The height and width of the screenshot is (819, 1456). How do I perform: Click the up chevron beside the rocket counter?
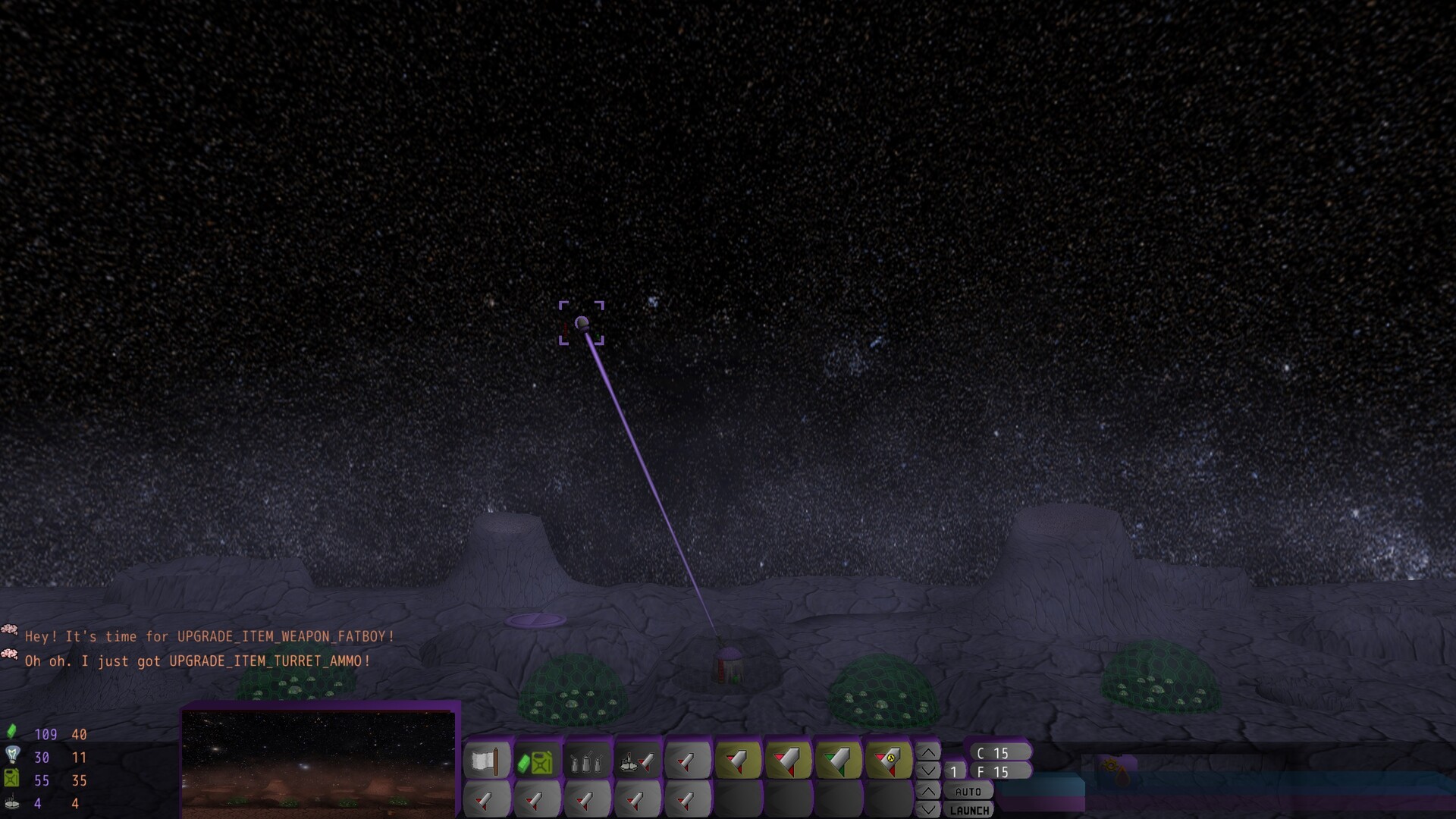click(927, 753)
